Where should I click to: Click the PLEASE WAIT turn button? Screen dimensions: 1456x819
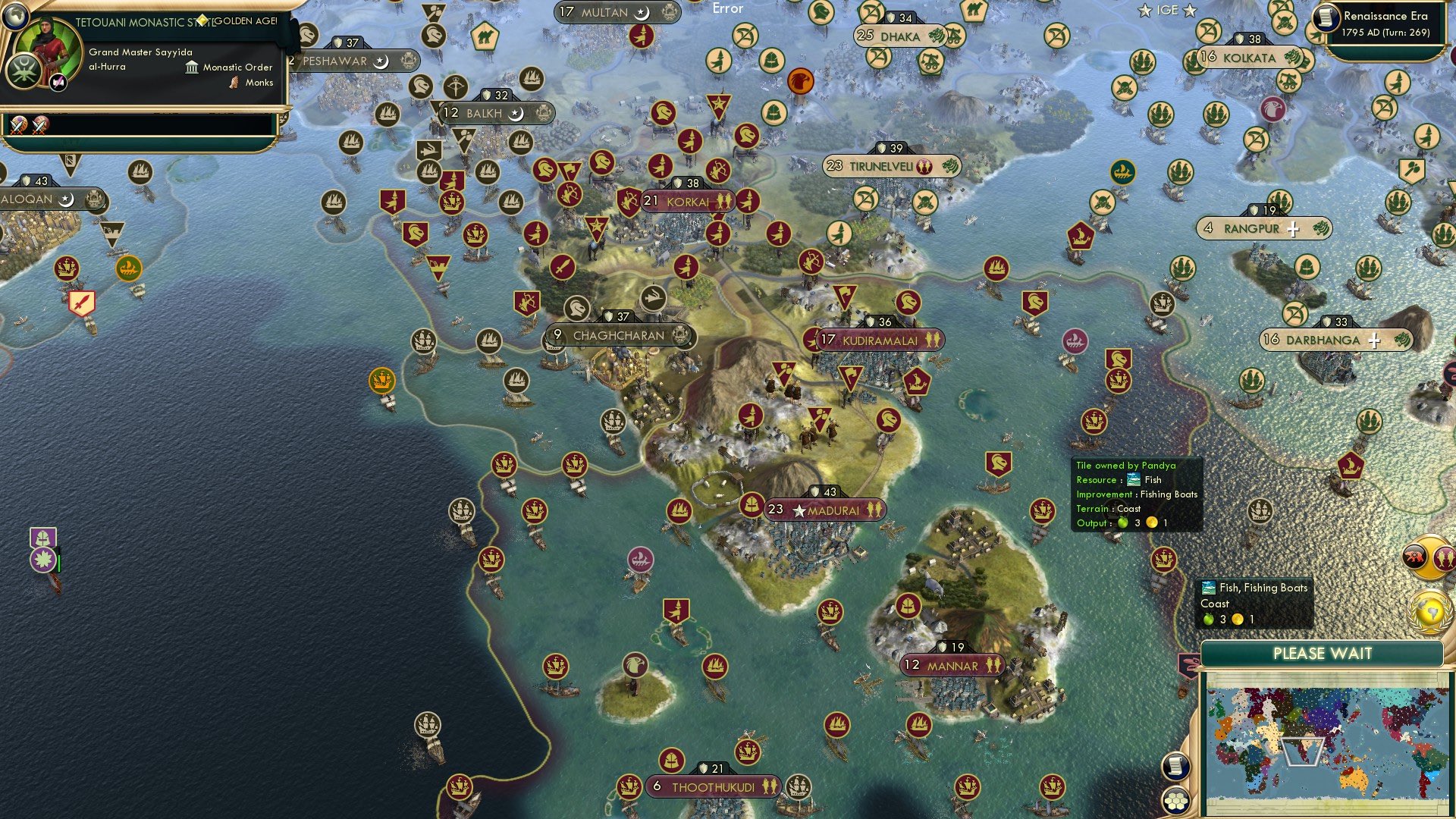(1322, 654)
